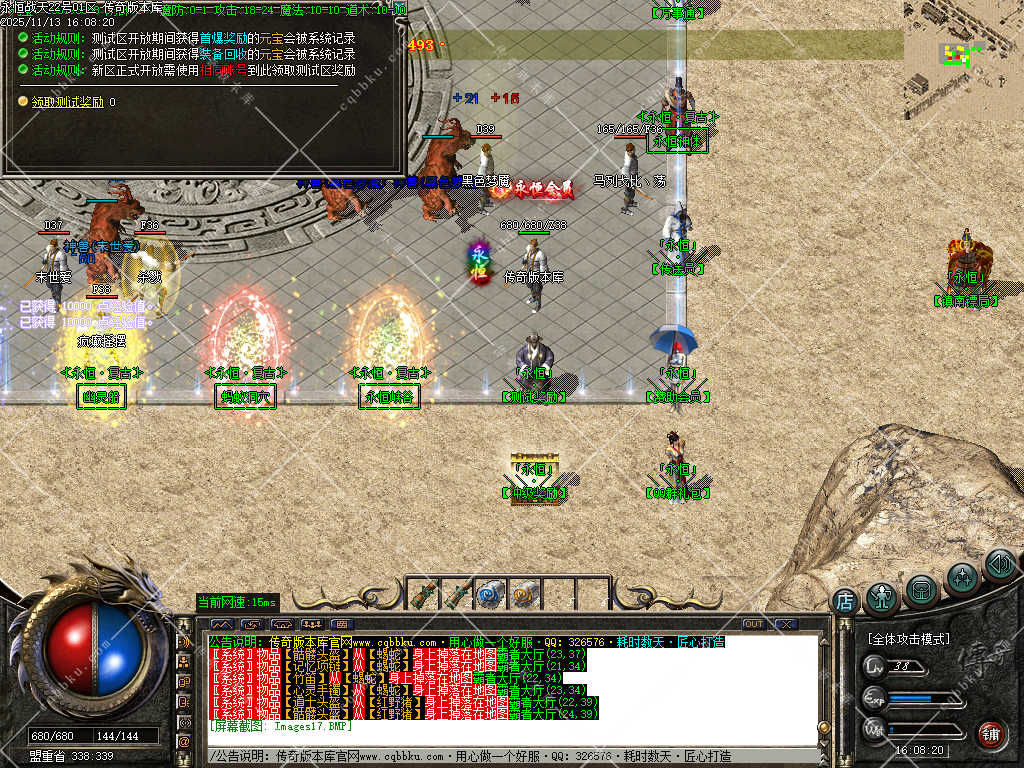Open the 店 shop round button
Viewport: 1024px width, 768px height.
click(845, 601)
